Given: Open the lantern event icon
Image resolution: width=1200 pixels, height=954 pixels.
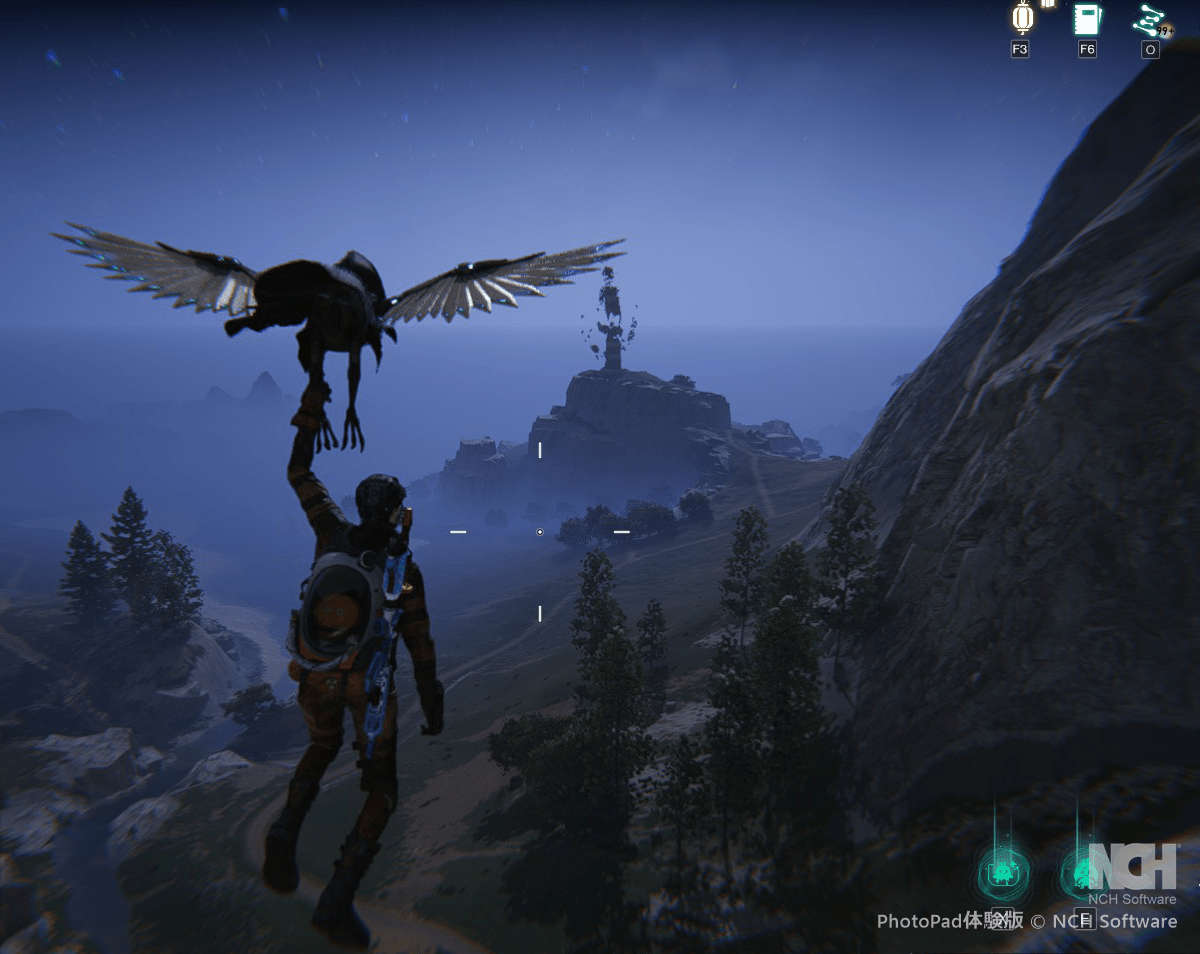Looking at the screenshot, I should [x=1021, y=19].
